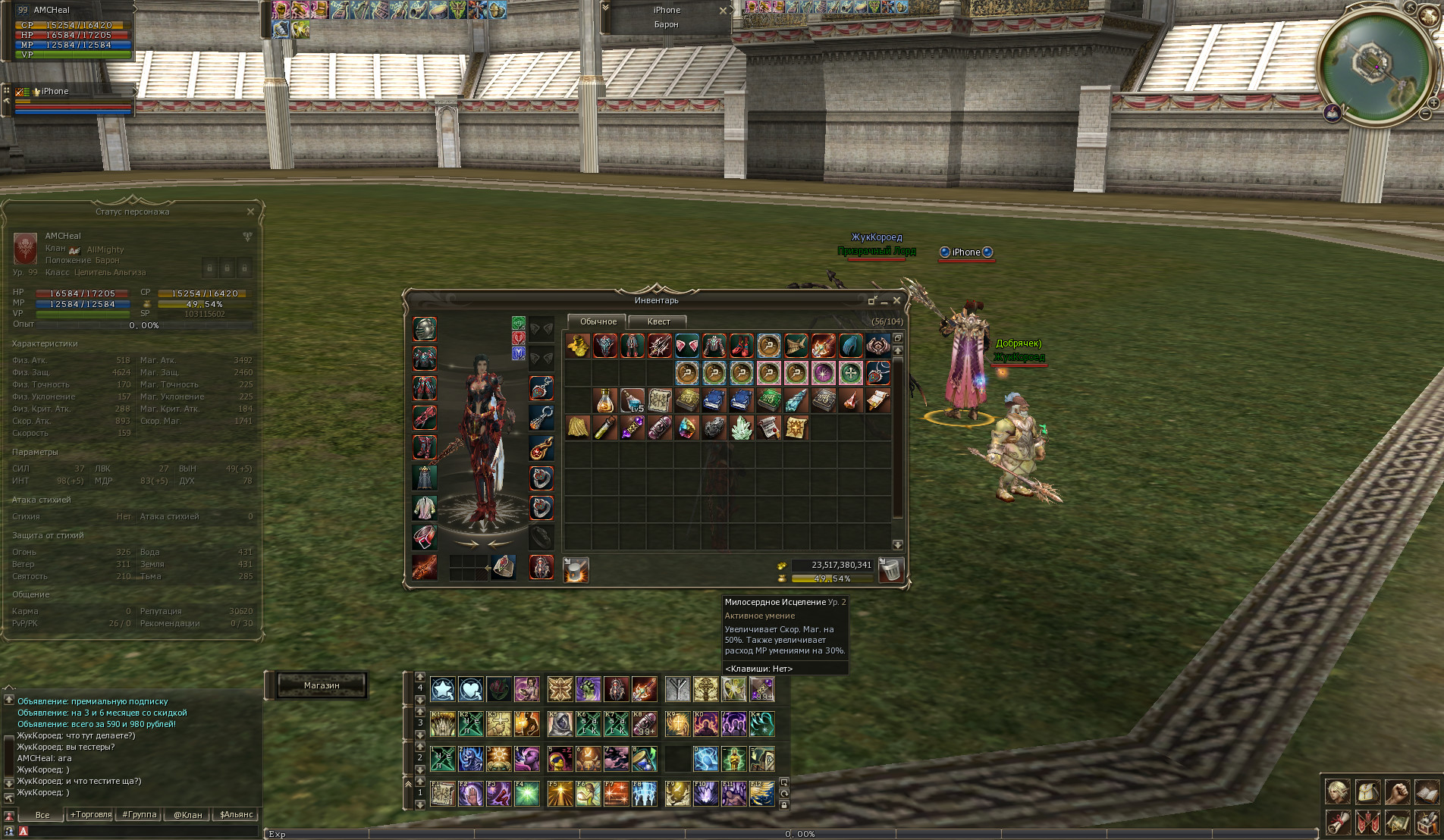Select the golden cloak item in inventory
Viewport: 1444px width, 840px height.
[x=577, y=428]
